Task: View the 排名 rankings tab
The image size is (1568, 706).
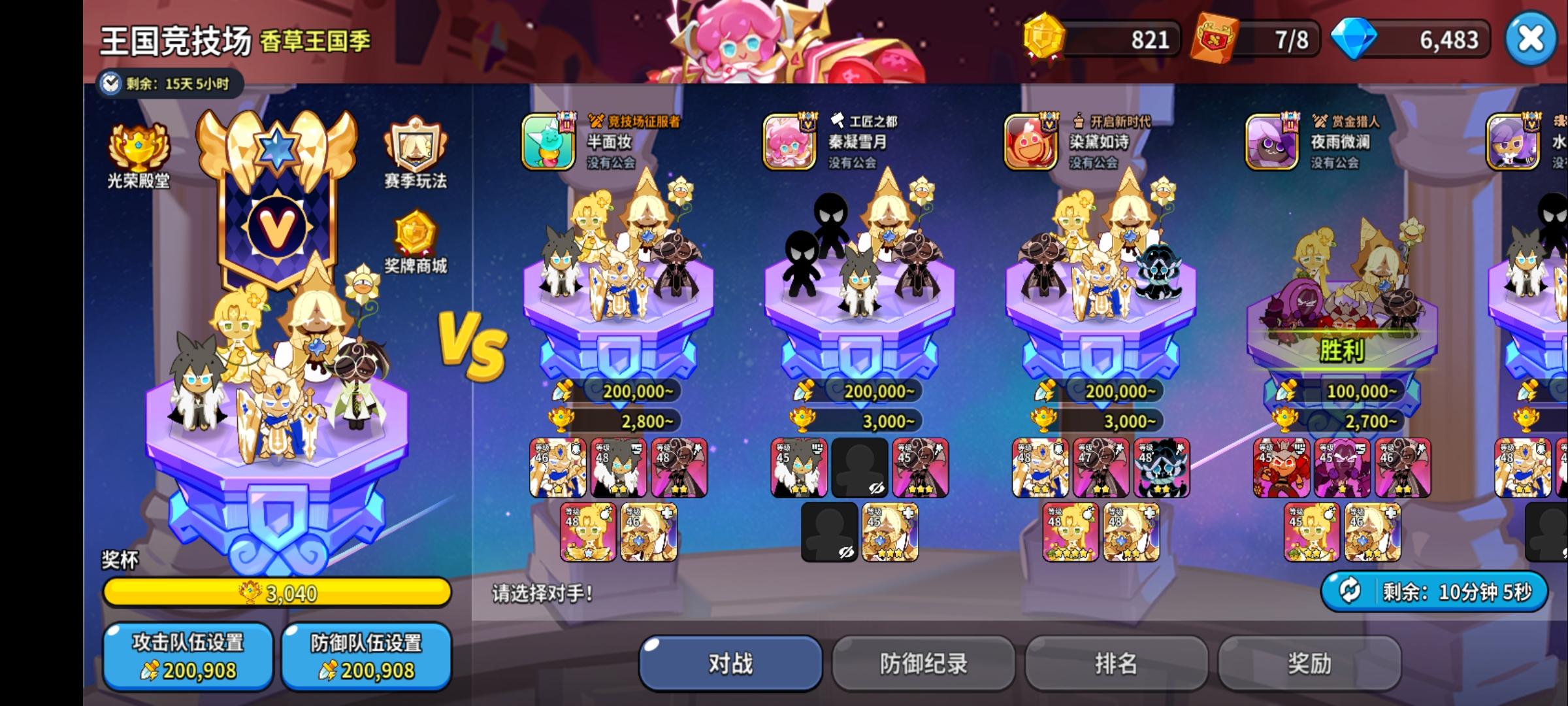Action: [1117, 662]
